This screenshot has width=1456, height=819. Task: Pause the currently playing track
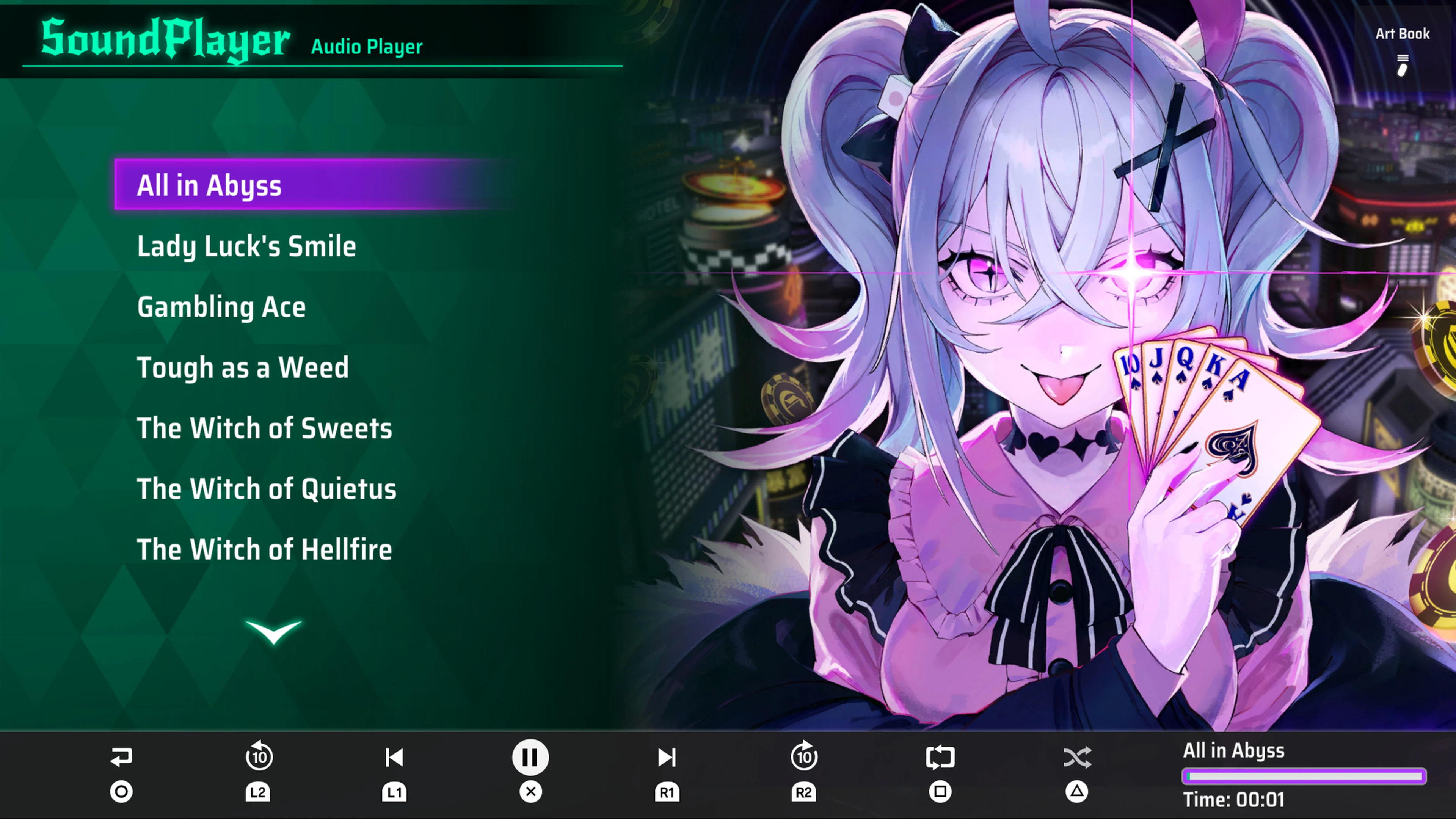[x=530, y=758]
